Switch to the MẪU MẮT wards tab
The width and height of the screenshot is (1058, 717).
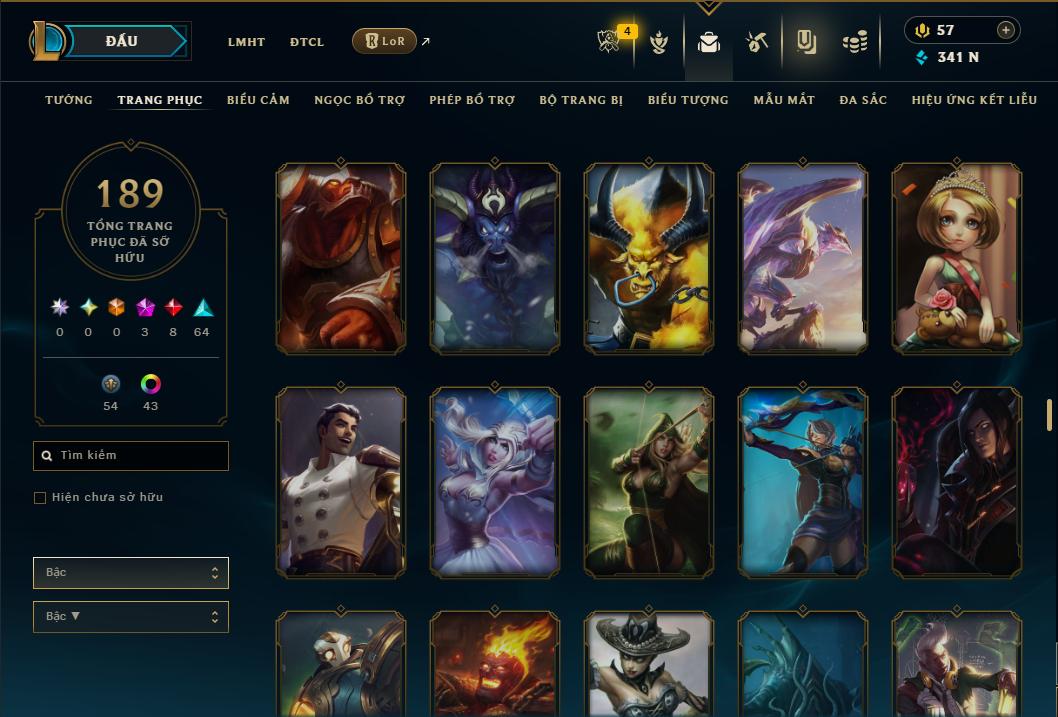coord(784,100)
